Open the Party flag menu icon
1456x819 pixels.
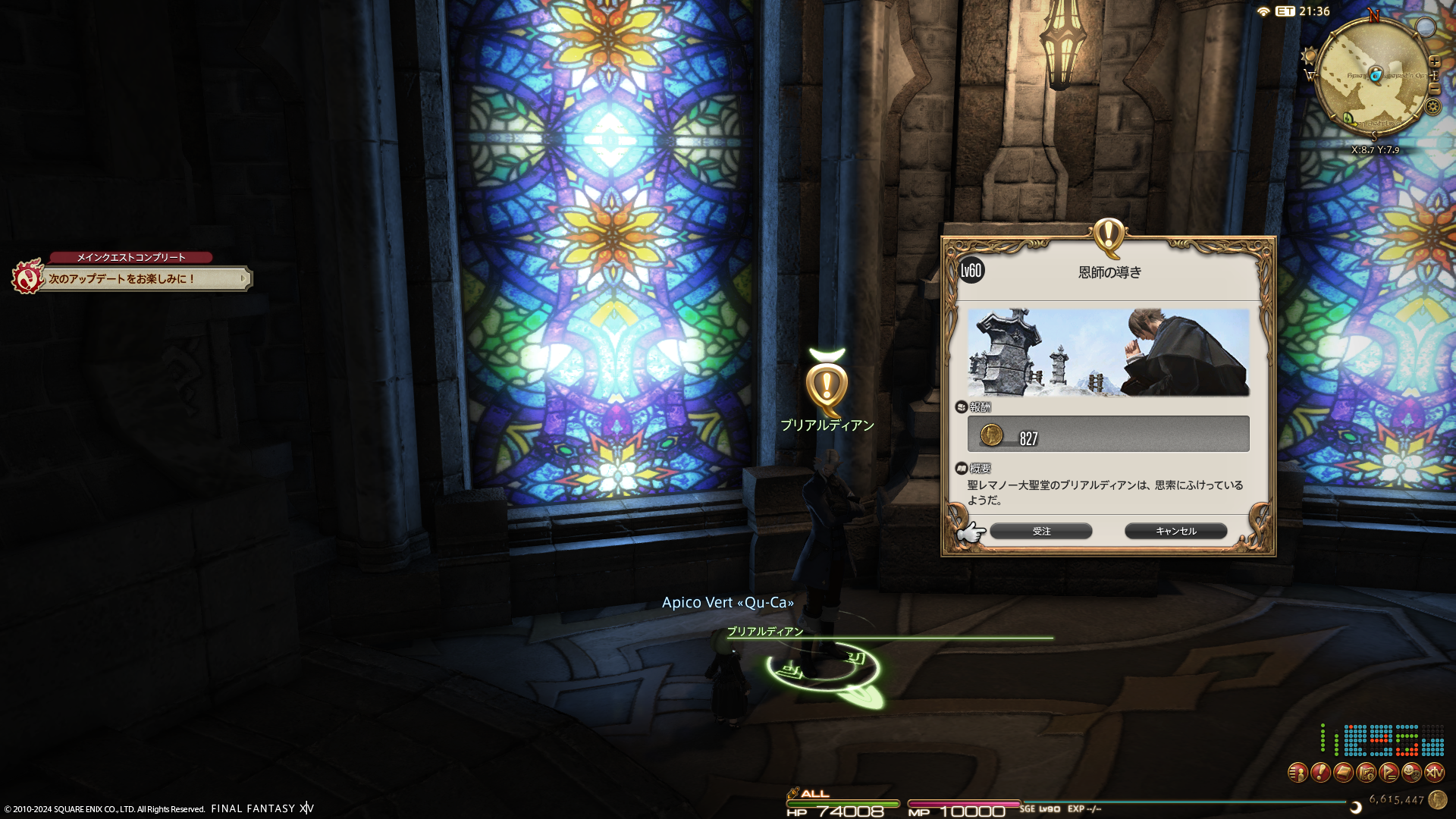click(x=1389, y=773)
